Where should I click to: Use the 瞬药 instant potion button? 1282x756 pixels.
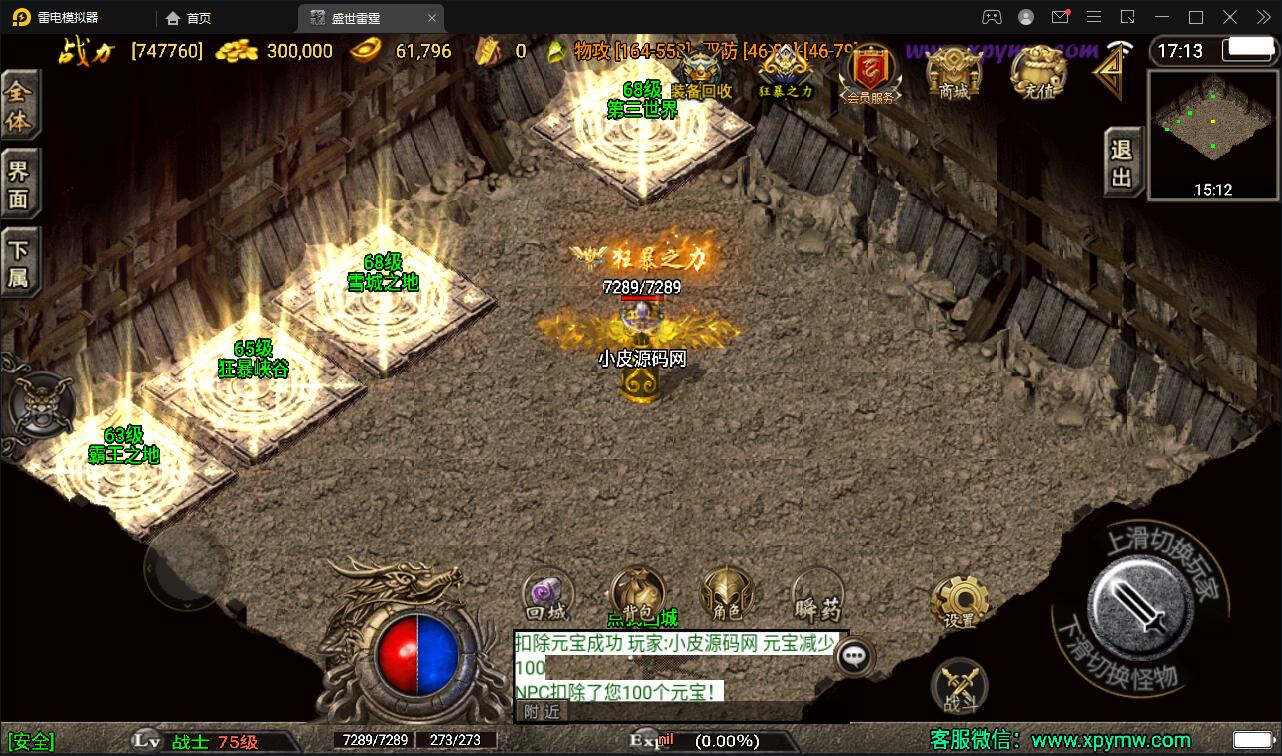(x=817, y=596)
